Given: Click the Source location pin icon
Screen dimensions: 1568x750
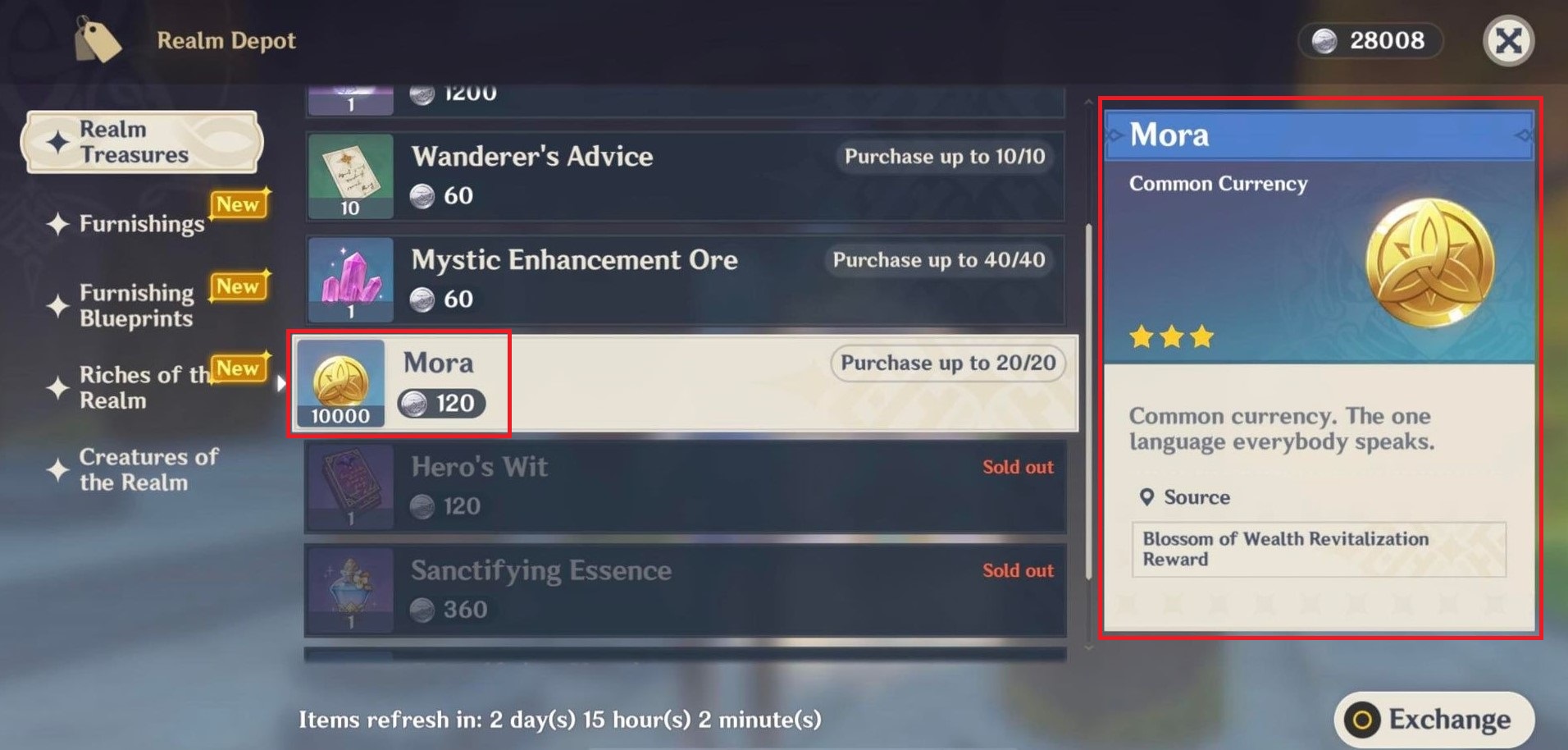Looking at the screenshot, I should click(1147, 497).
